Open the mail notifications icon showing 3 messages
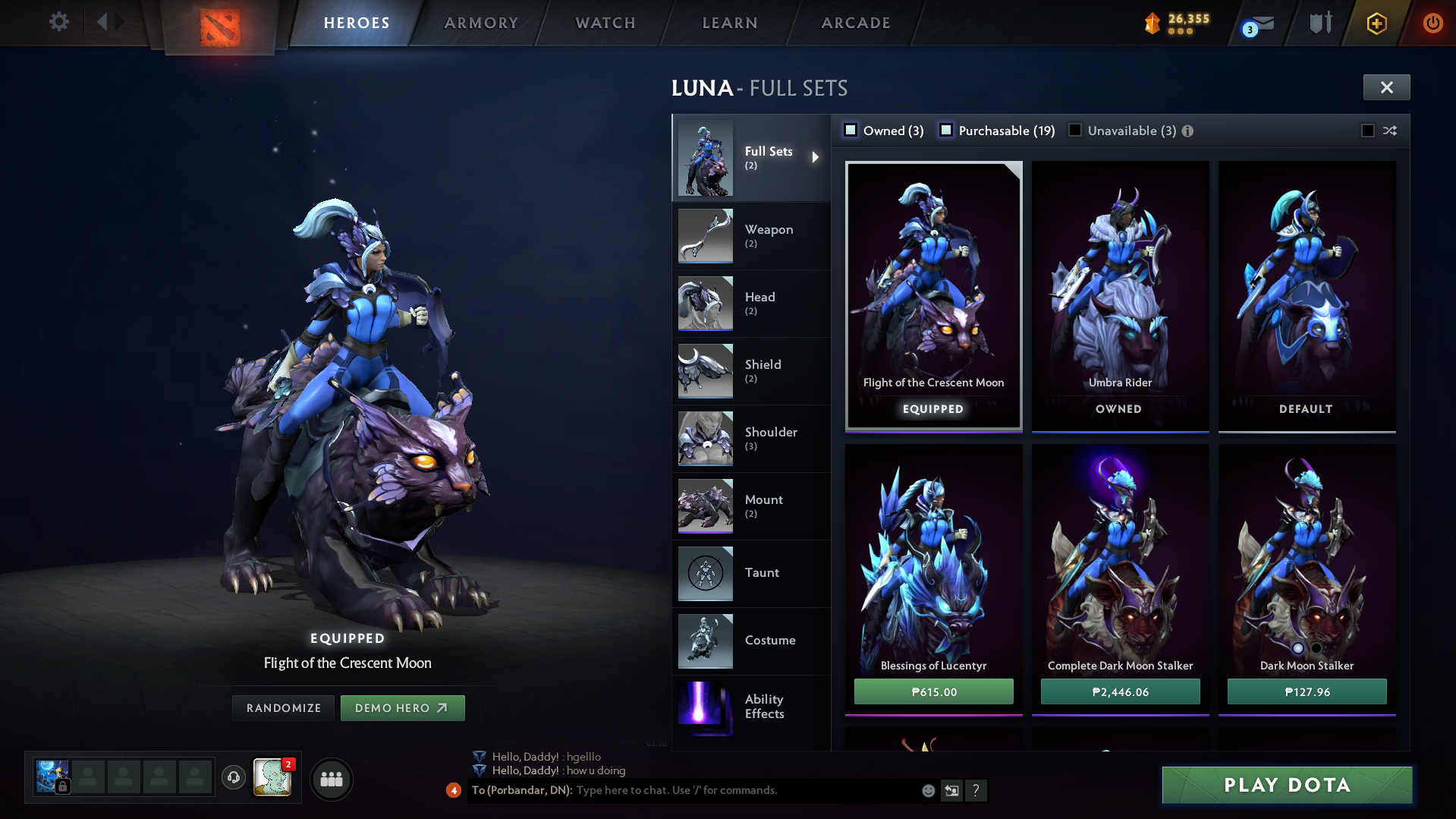Viewport: 1456px width, 819px height. (1259, 23)
